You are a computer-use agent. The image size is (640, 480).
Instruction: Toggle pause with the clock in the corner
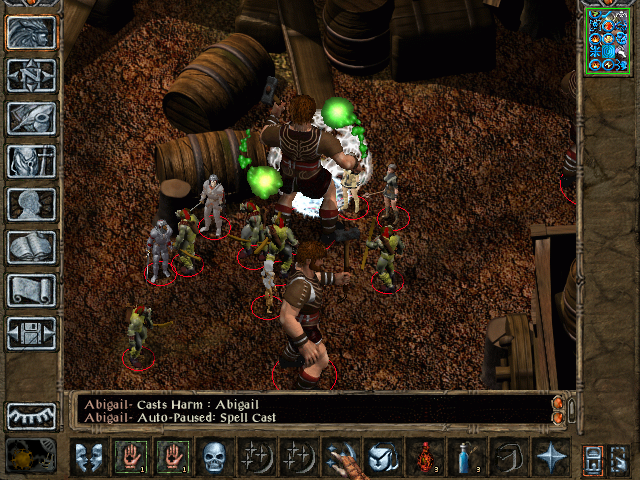30,457
